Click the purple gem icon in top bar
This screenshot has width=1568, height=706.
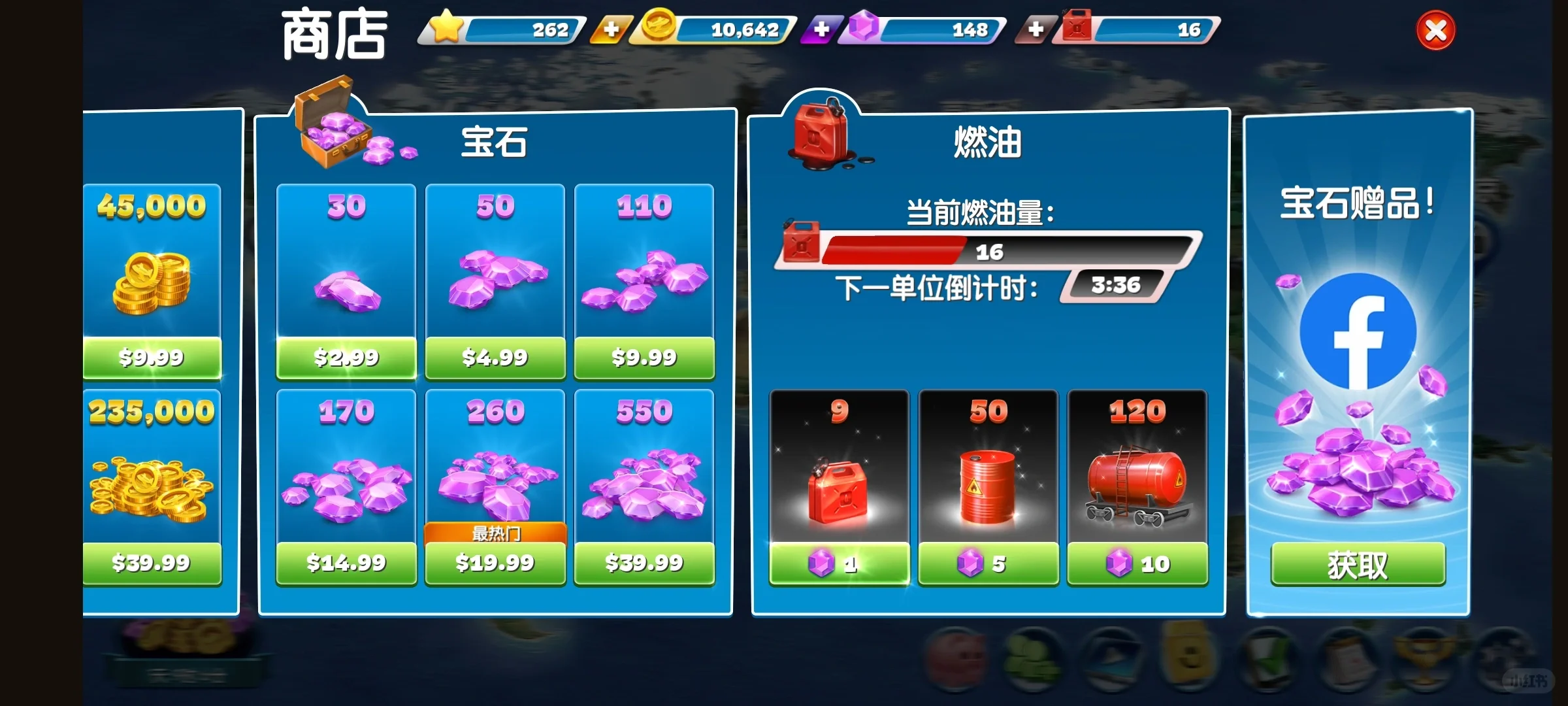(862, 29)
